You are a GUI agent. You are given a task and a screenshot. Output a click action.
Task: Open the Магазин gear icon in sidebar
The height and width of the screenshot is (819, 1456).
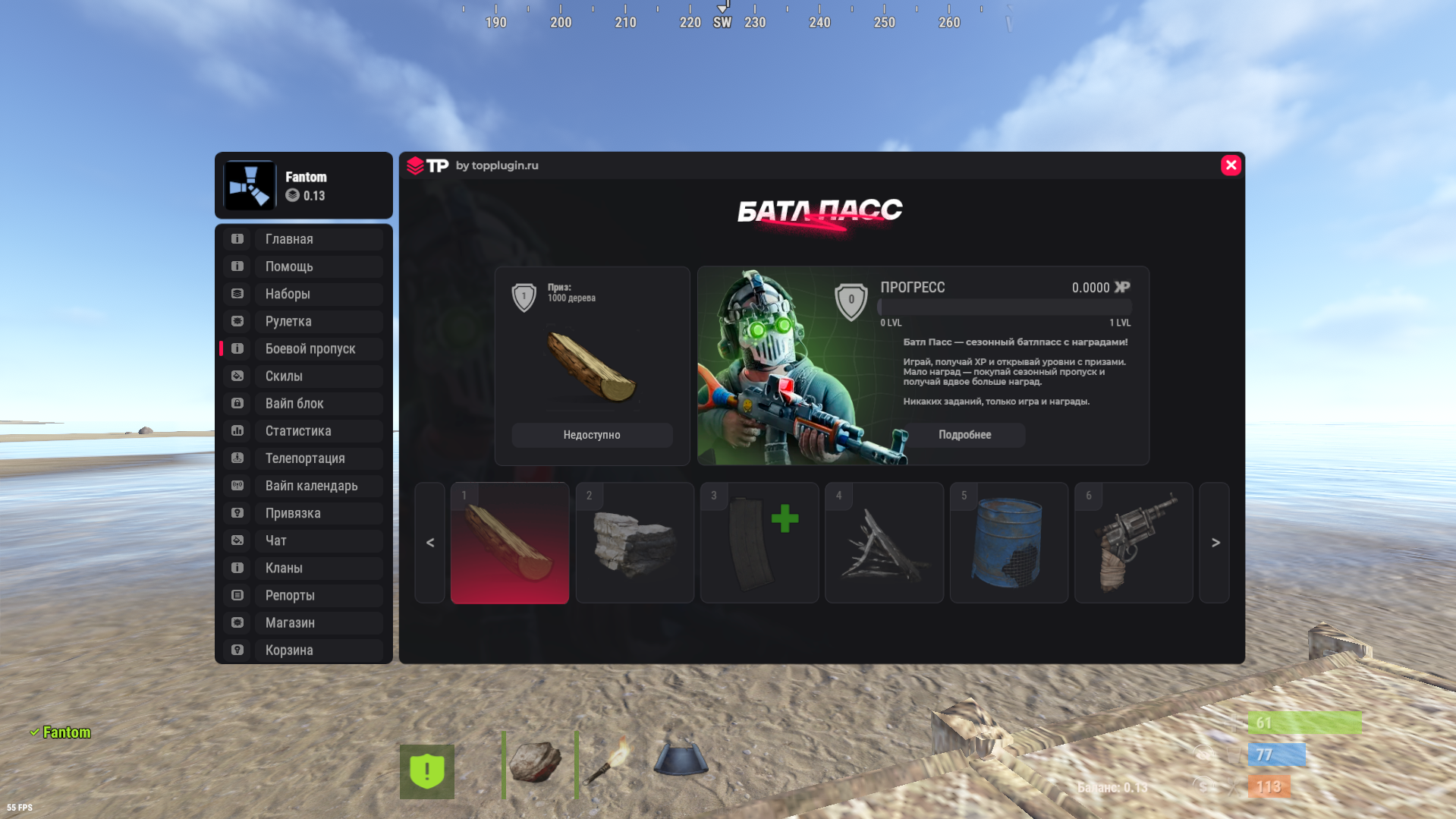[236, 622]
